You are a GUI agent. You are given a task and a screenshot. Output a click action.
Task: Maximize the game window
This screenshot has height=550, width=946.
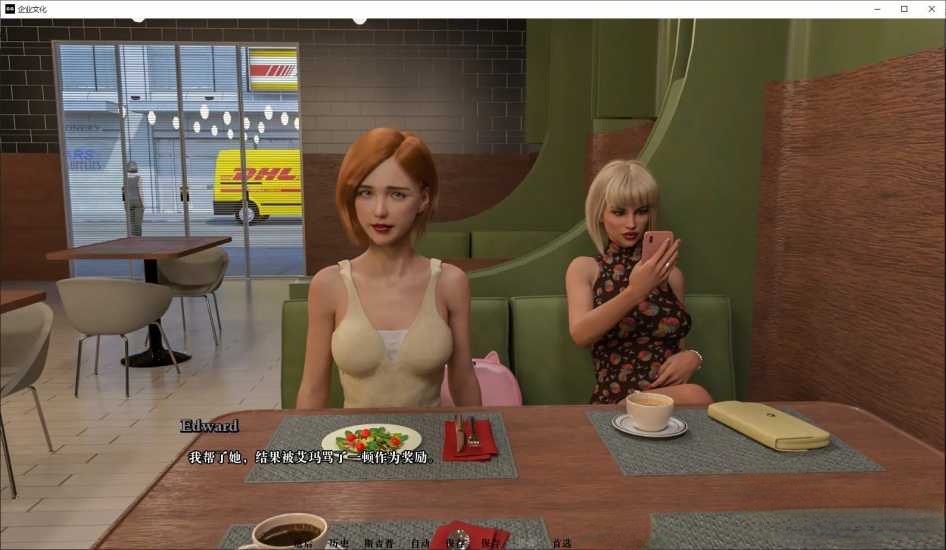pos(904,9)
